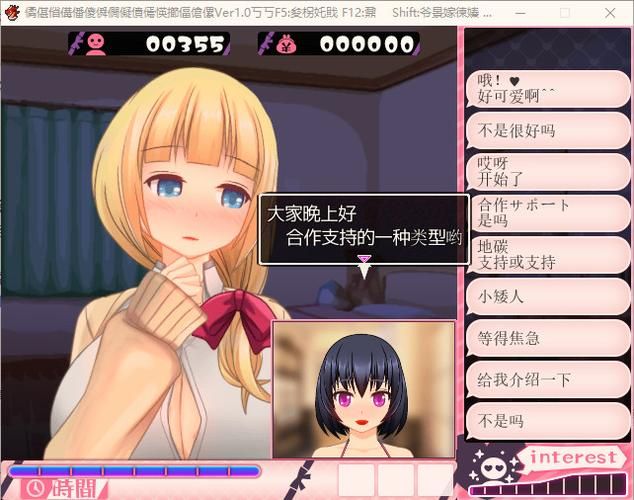Pick the "不是吗" comment bubble
Screen dimensions: 634x500
point(547,421)
